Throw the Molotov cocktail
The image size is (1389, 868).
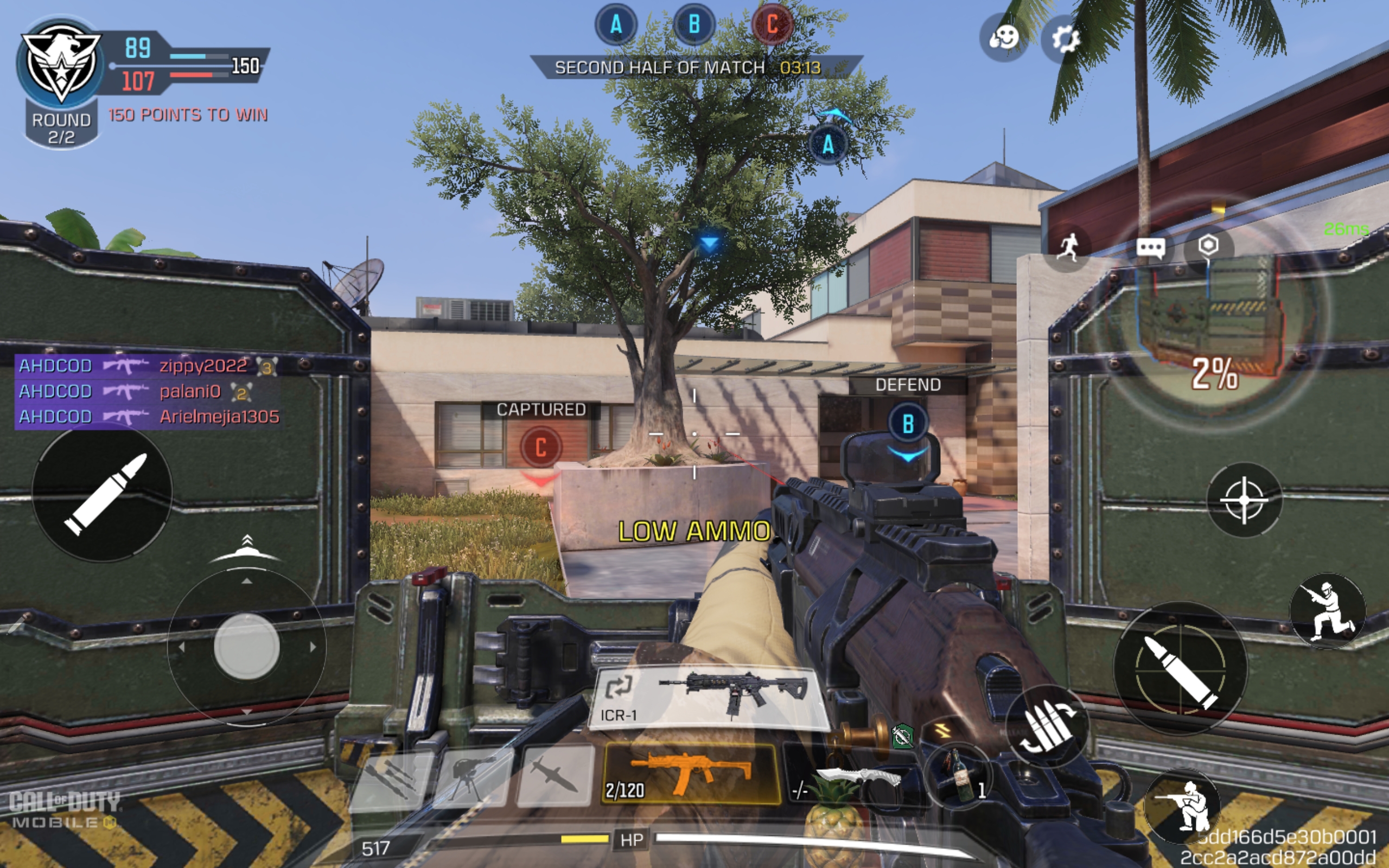pyautogui.click(x=959, y=777)
